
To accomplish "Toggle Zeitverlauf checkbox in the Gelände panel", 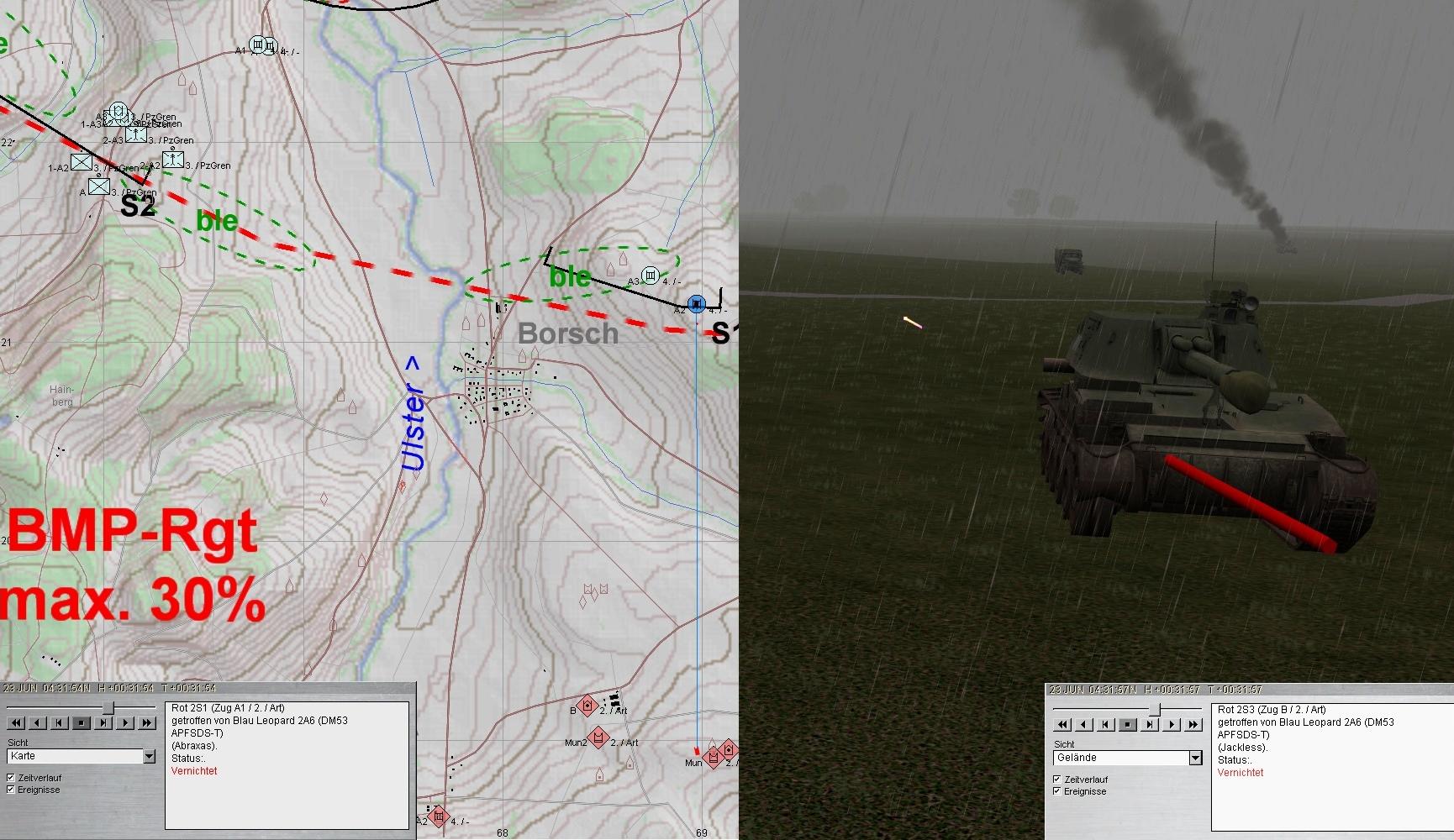I will tap(1057, 780).
